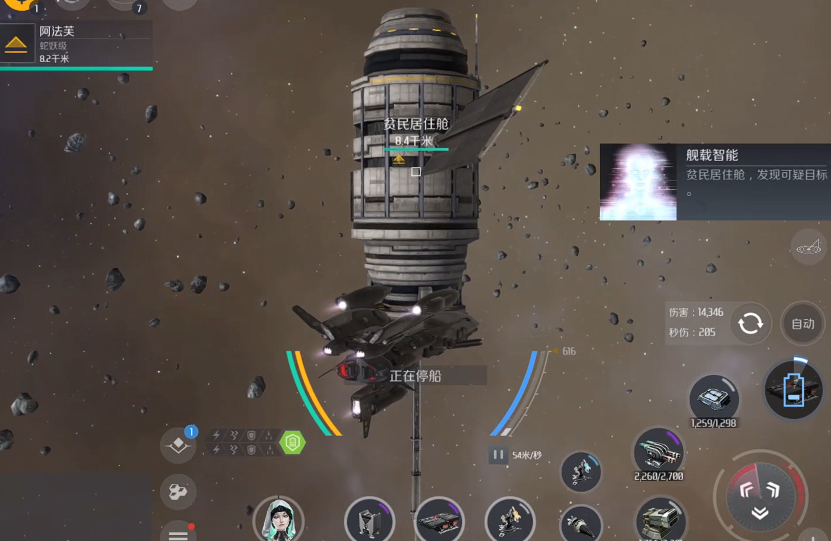Open the stacked layers icon with badge

(179, 445)
